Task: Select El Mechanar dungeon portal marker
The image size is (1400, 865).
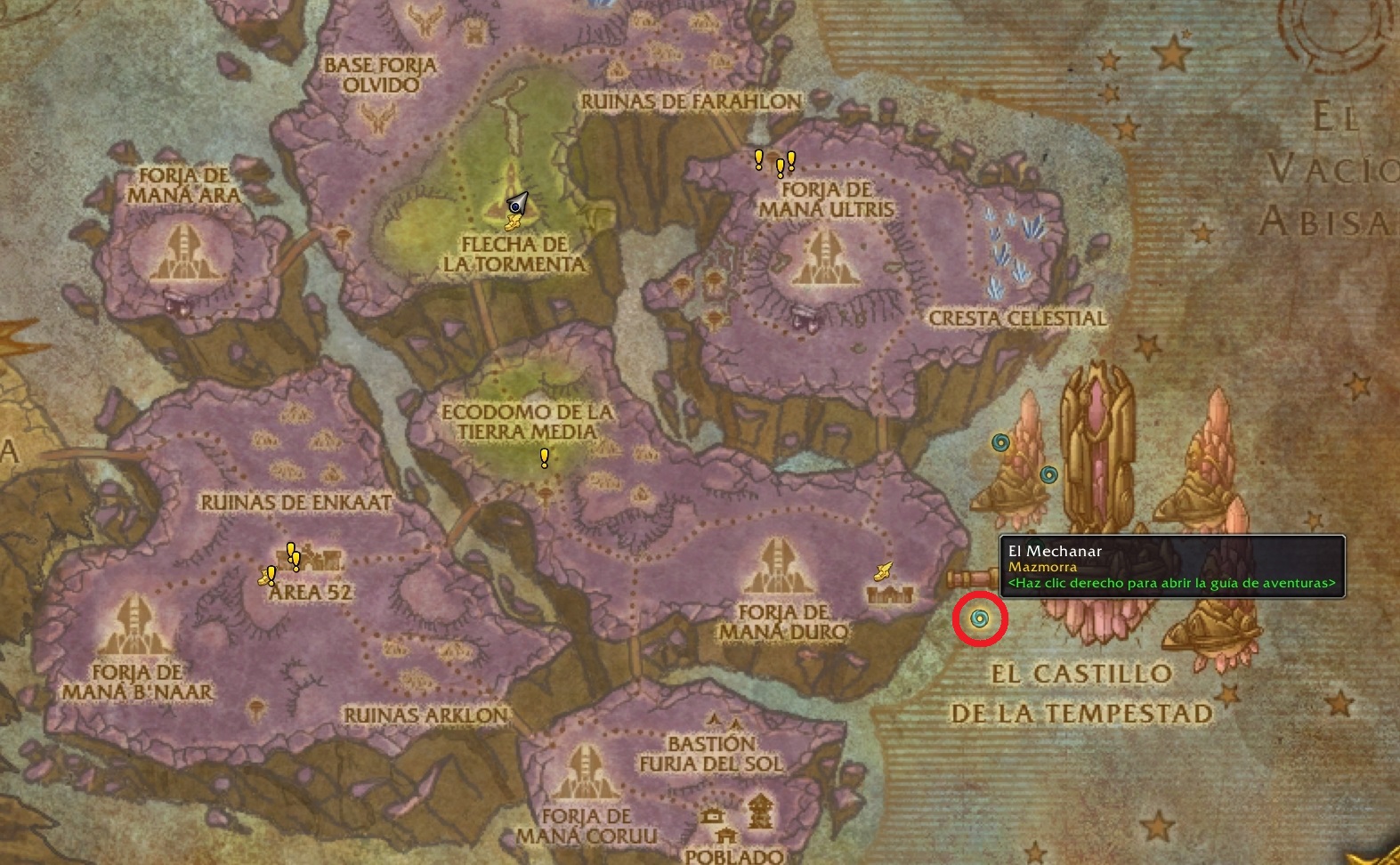Action: (980, 618)
